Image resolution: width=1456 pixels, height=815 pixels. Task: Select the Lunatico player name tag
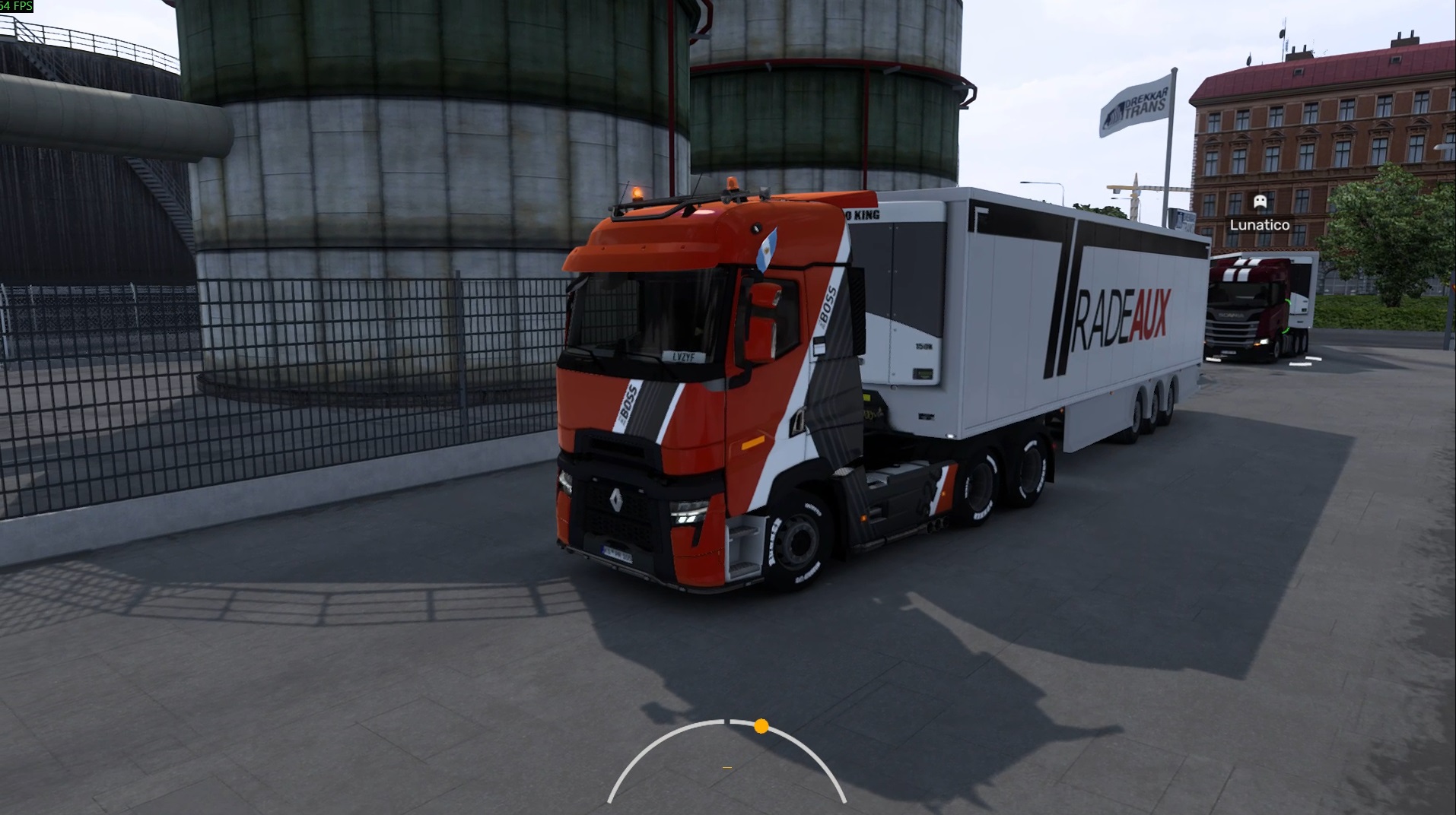[x=1259, y=225]
